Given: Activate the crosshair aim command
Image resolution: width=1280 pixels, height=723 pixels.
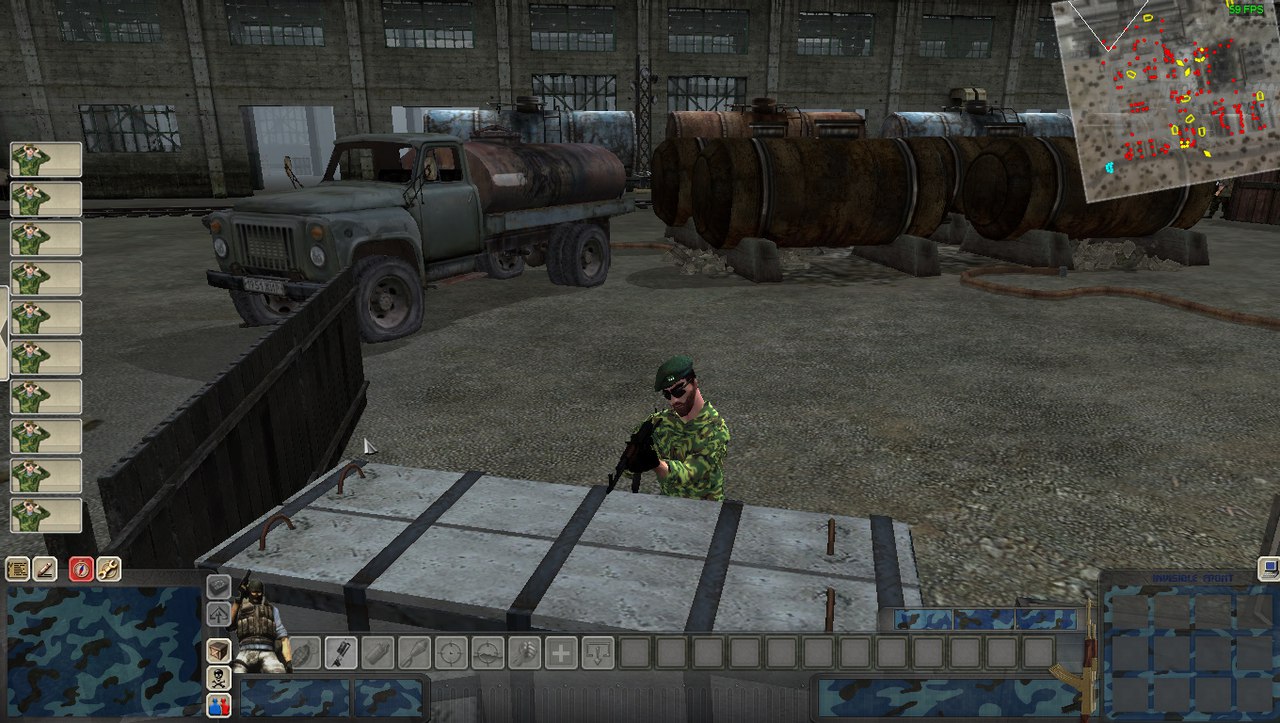Looking at the screenshot, I should 451,653.
